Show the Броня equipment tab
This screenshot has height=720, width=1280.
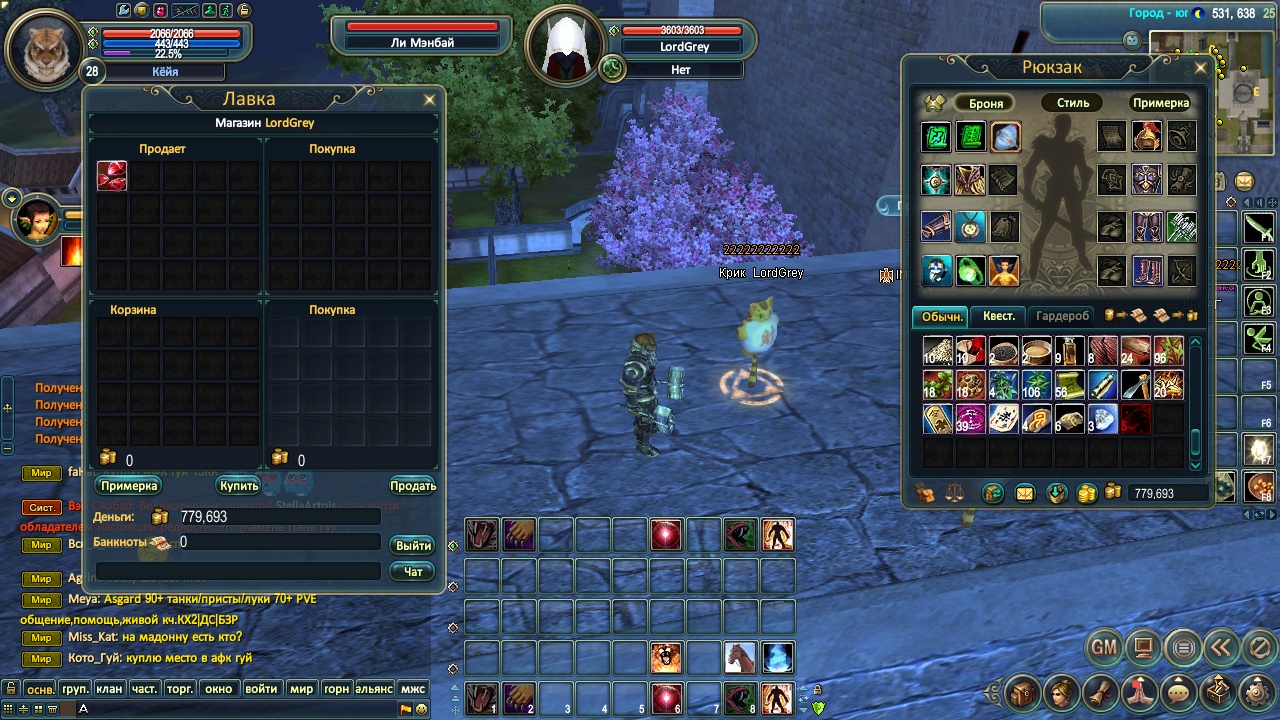point(986,103)
